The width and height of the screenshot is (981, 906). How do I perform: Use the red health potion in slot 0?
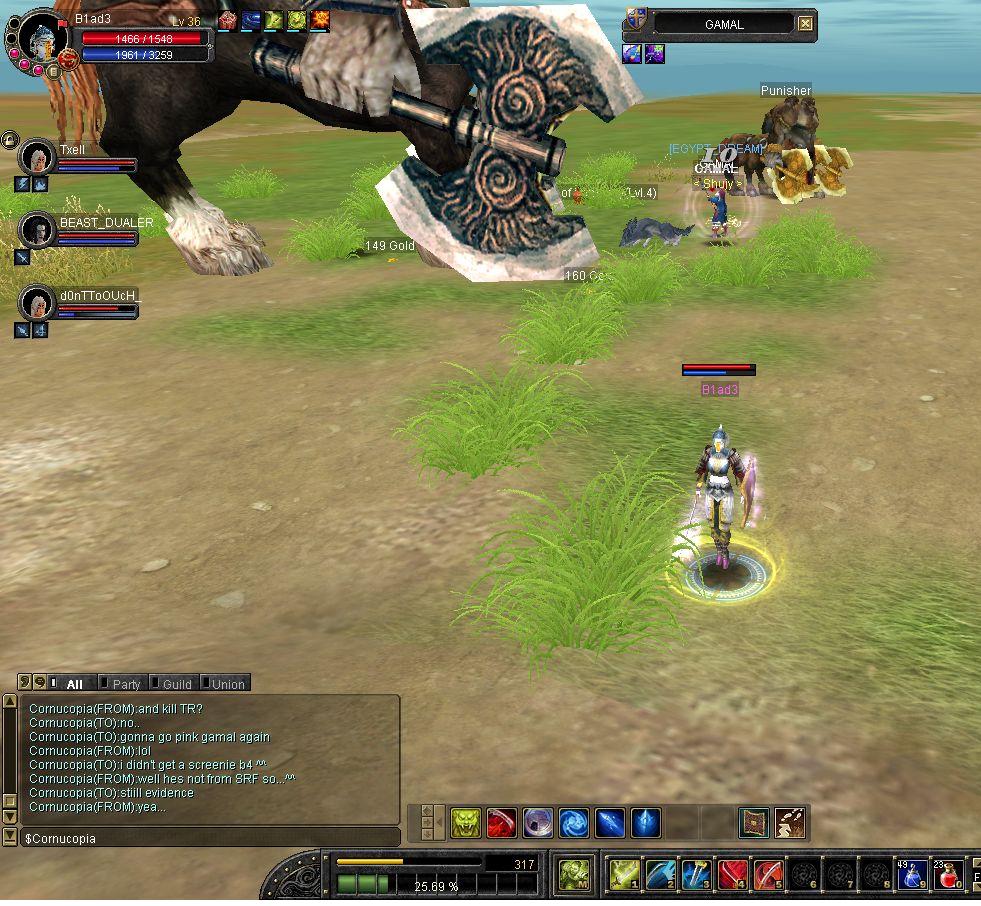(x=947, y=875)
